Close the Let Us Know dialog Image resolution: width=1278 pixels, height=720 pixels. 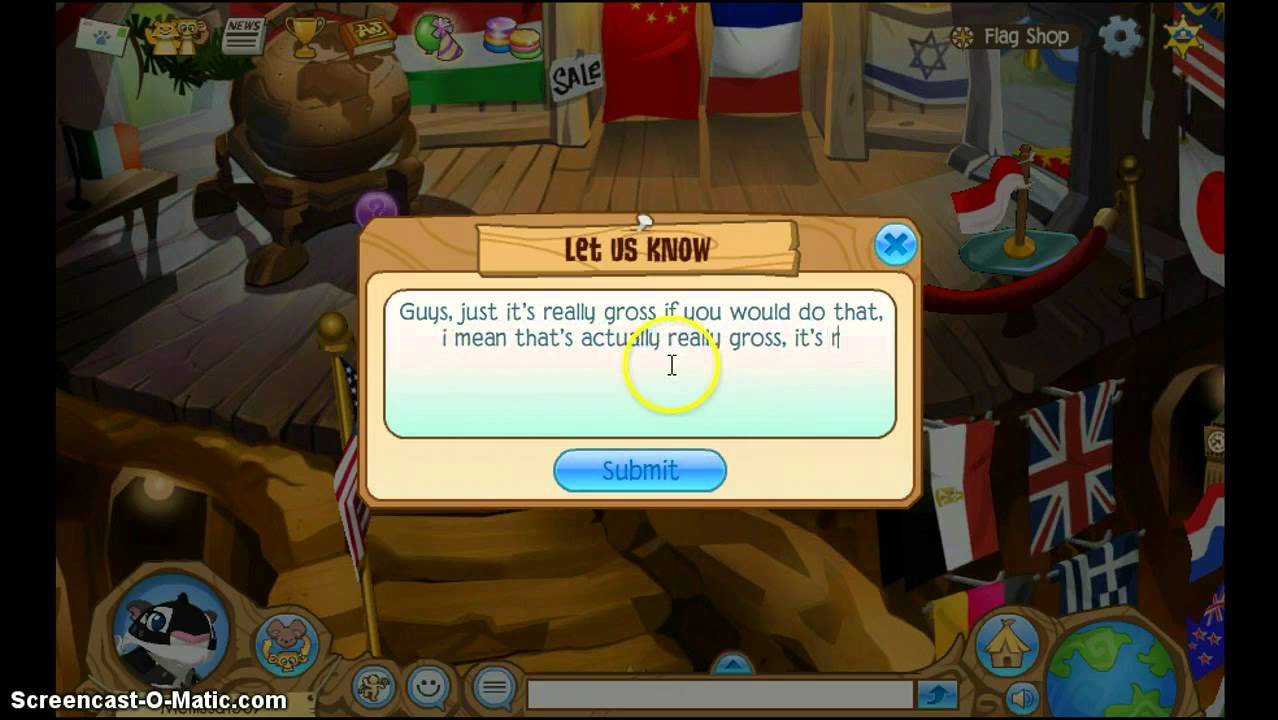(x=894, y=244)
